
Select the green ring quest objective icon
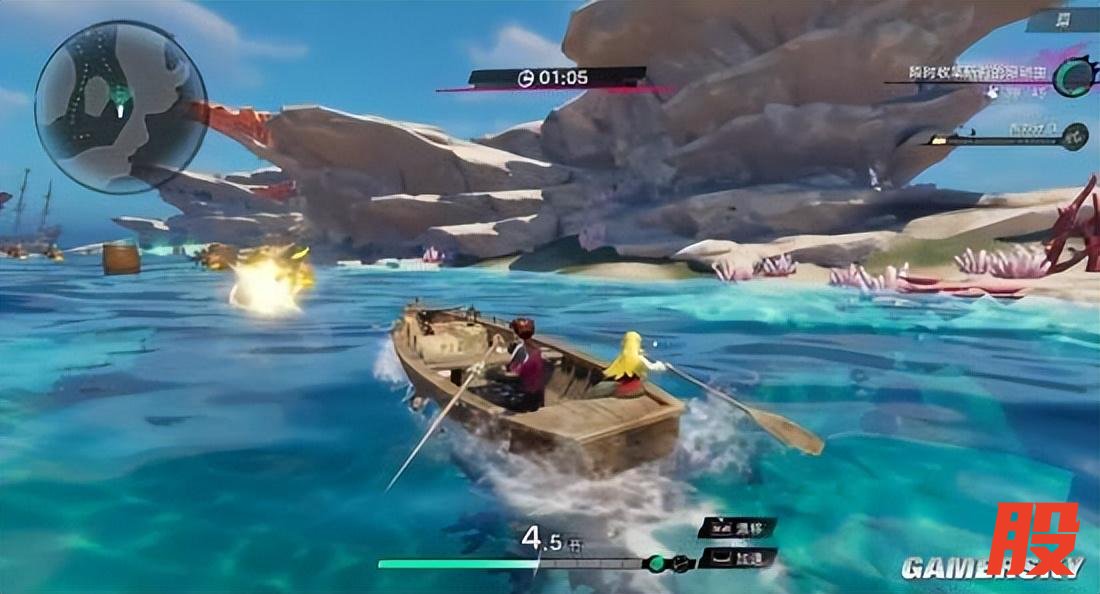(1071, 75)
